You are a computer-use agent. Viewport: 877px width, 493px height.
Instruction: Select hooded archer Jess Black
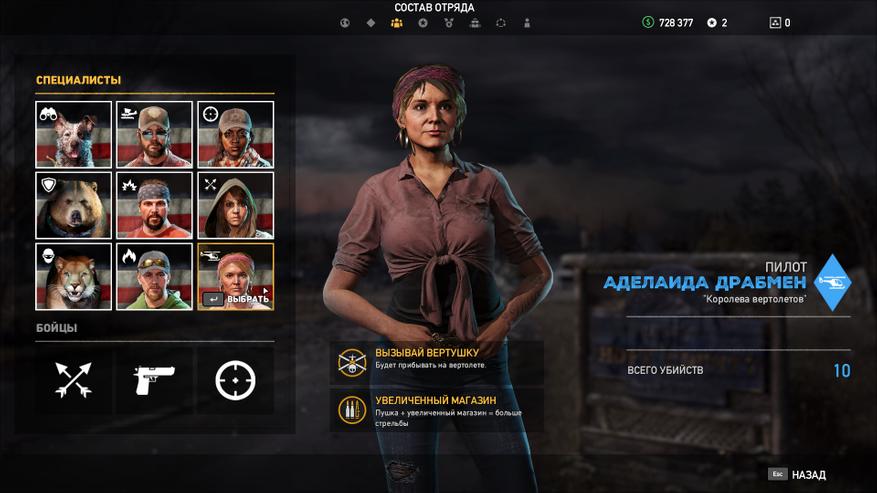click(x=235, y=205)
